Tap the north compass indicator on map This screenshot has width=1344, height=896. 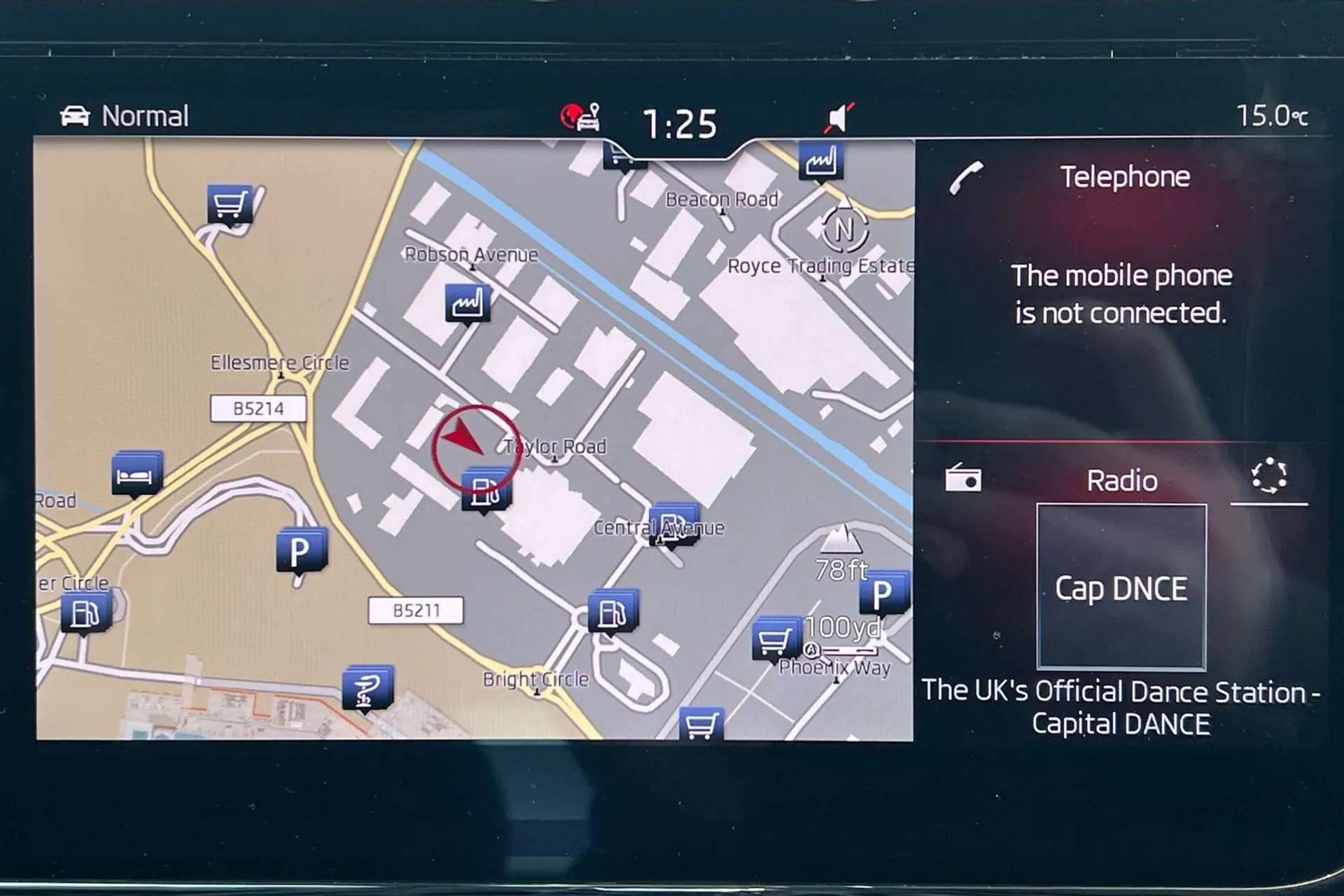[844, 228]
